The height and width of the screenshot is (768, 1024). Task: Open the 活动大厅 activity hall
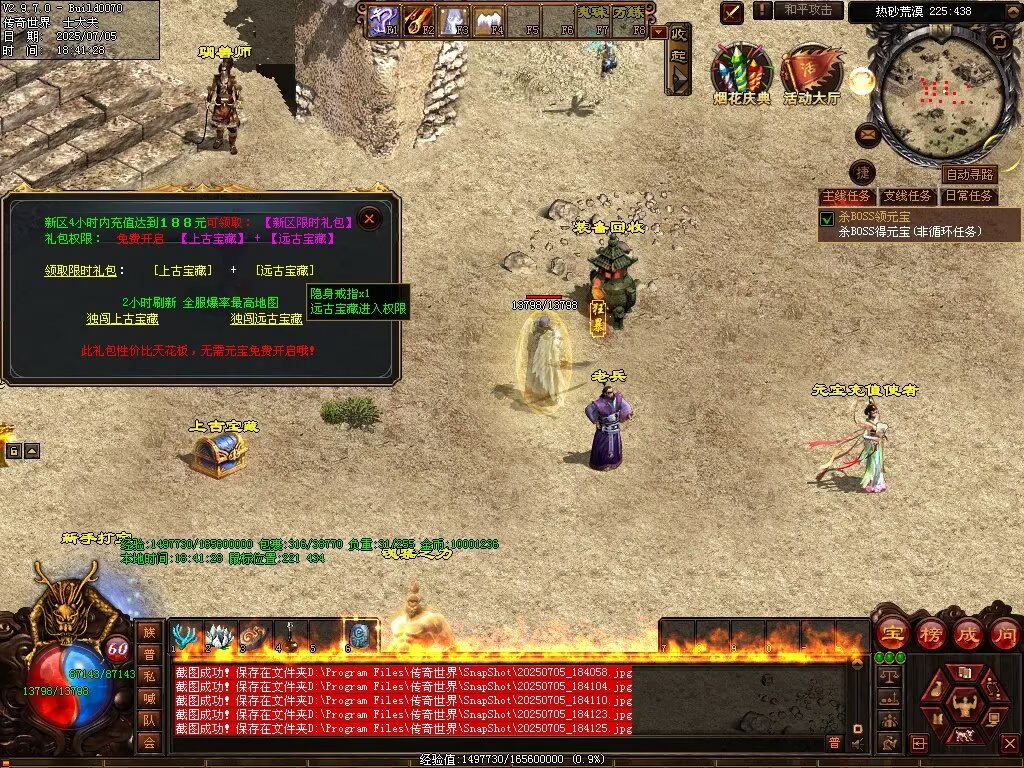pos(811,70)
